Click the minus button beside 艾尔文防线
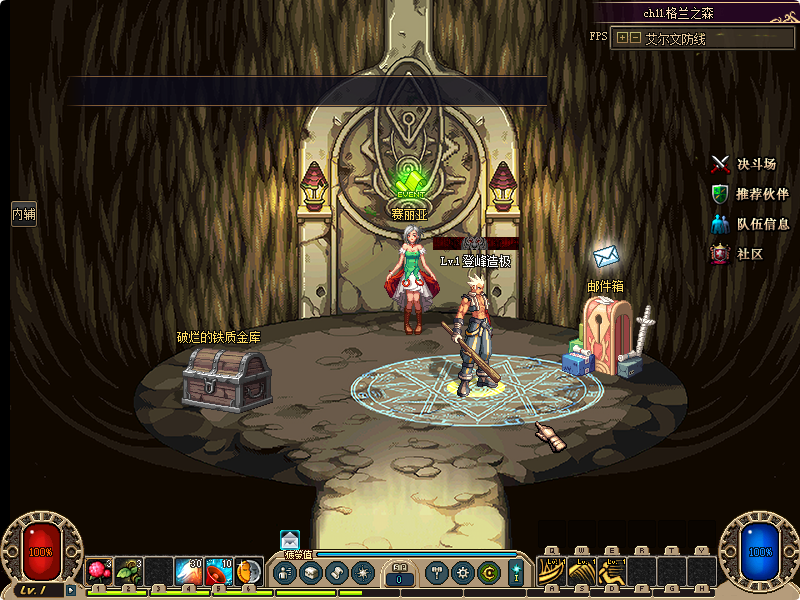Image resolution: width=800 pixels, height=600 pixels. (635, 38)
